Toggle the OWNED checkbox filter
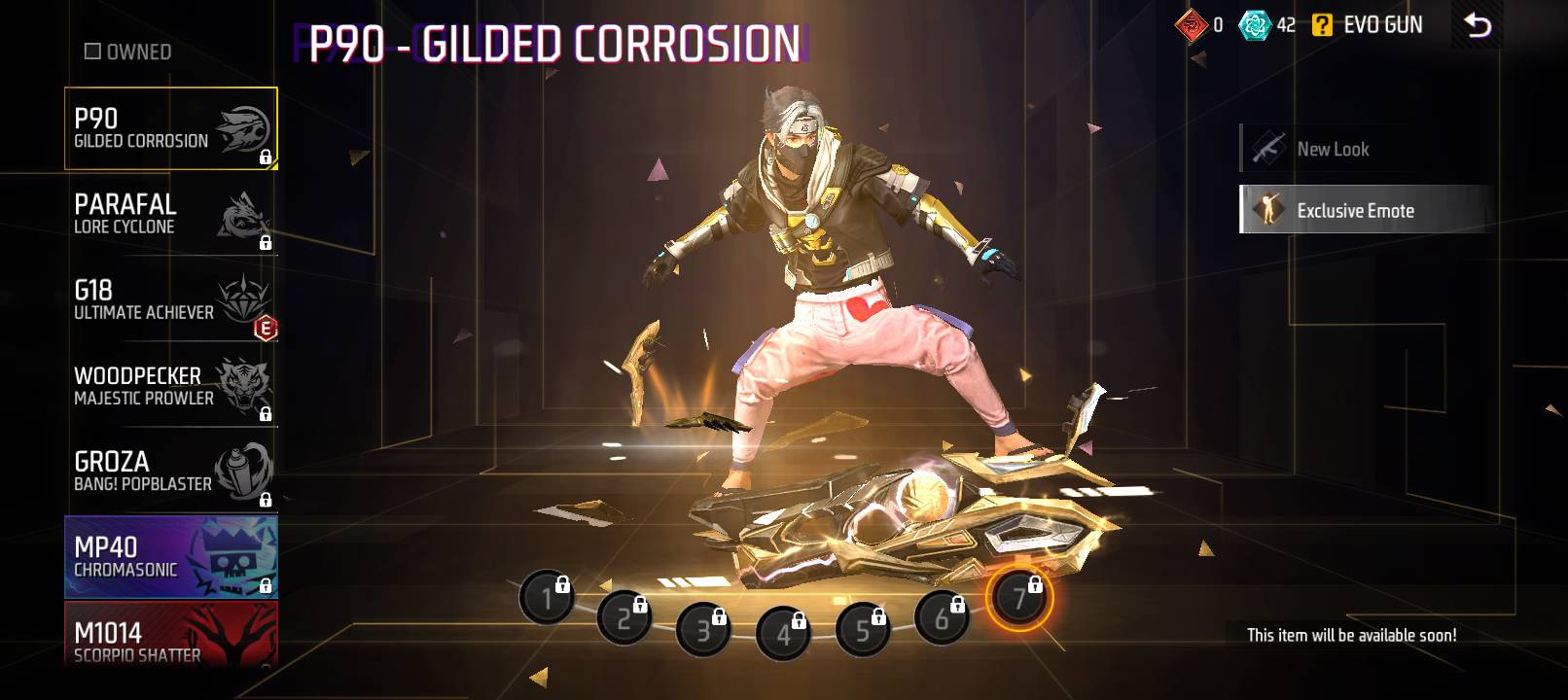 [x=93, y=52]
